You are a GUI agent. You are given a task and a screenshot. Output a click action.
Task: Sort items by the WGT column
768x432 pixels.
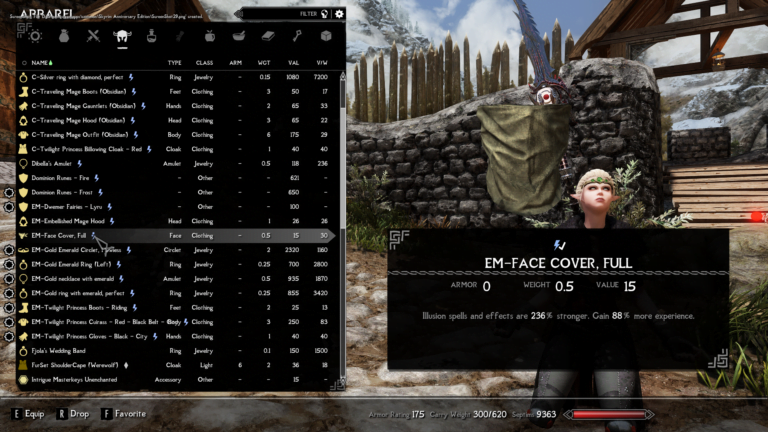(265, 62)
